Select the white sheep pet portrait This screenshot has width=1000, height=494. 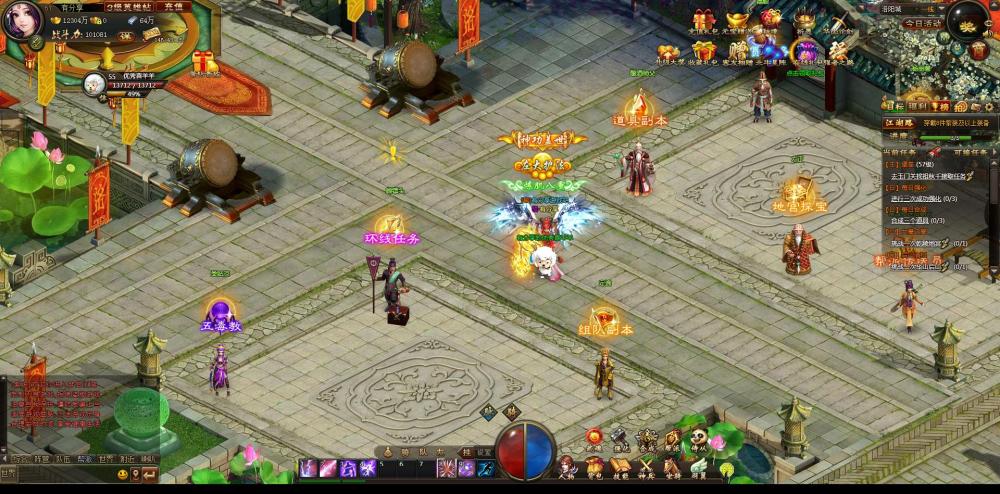[95, 83]
